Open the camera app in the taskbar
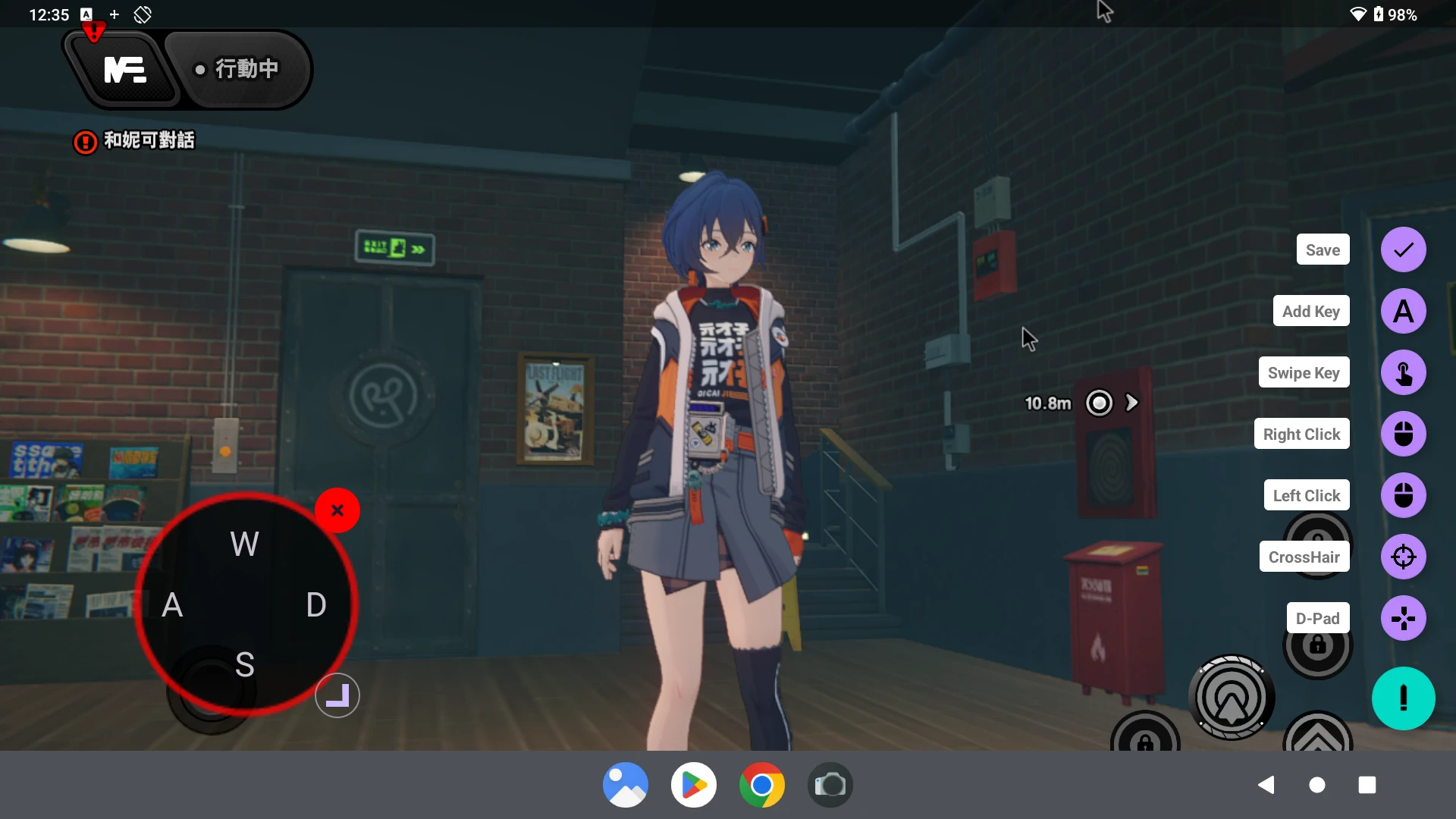Viewport: 1456px width, 819px height. click(x=830, y=785)
